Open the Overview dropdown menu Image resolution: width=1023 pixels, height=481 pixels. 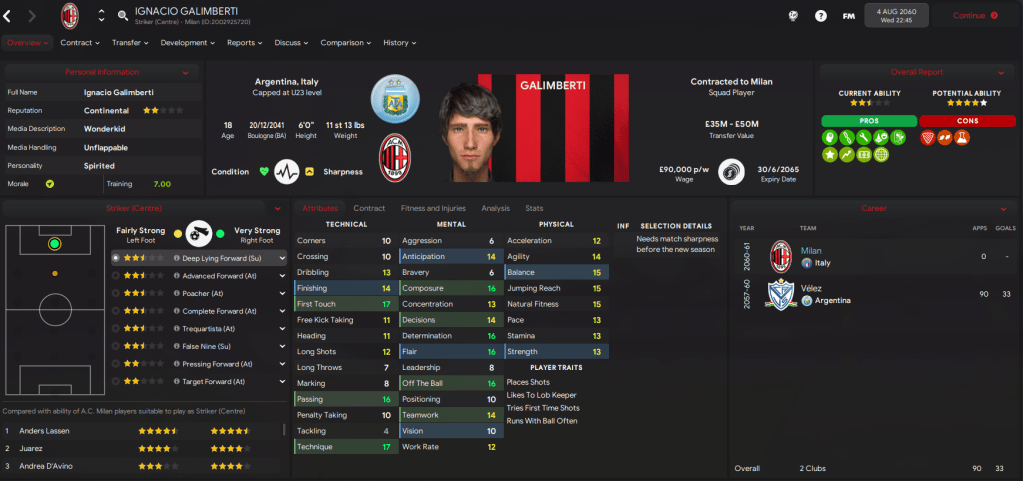27,43
